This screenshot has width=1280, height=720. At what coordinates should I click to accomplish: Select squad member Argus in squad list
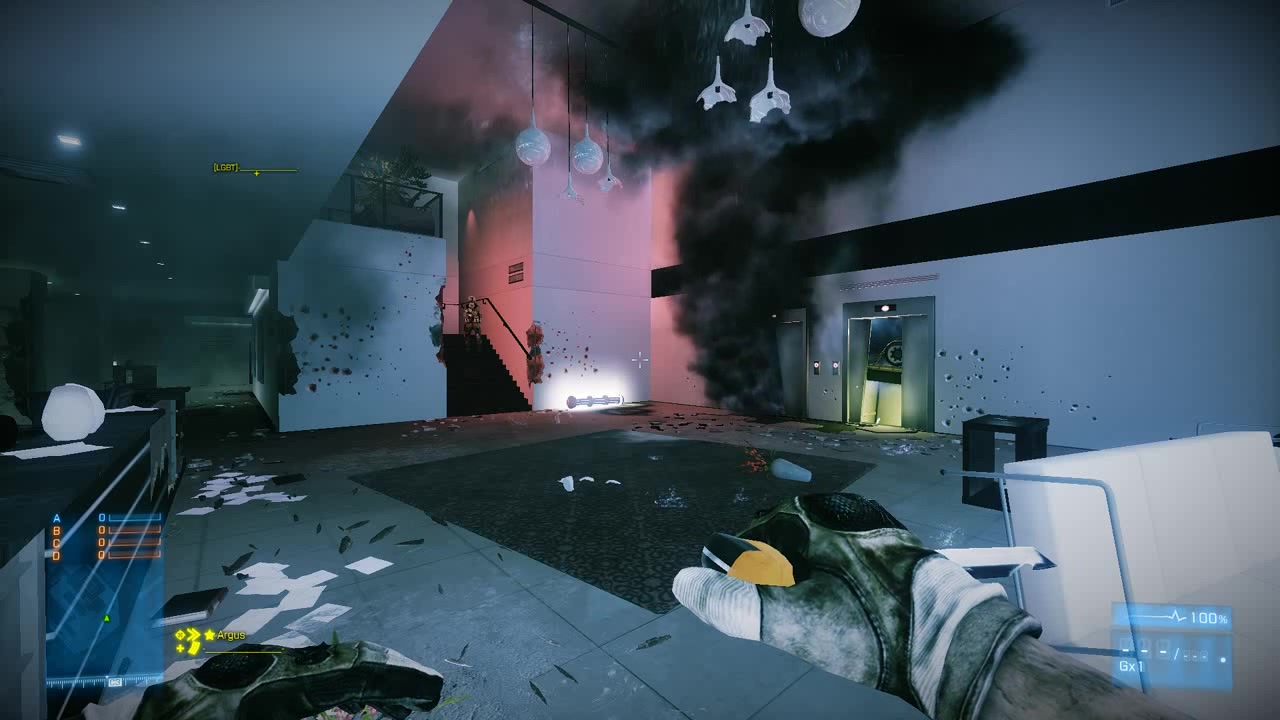[x=231, y=635]
